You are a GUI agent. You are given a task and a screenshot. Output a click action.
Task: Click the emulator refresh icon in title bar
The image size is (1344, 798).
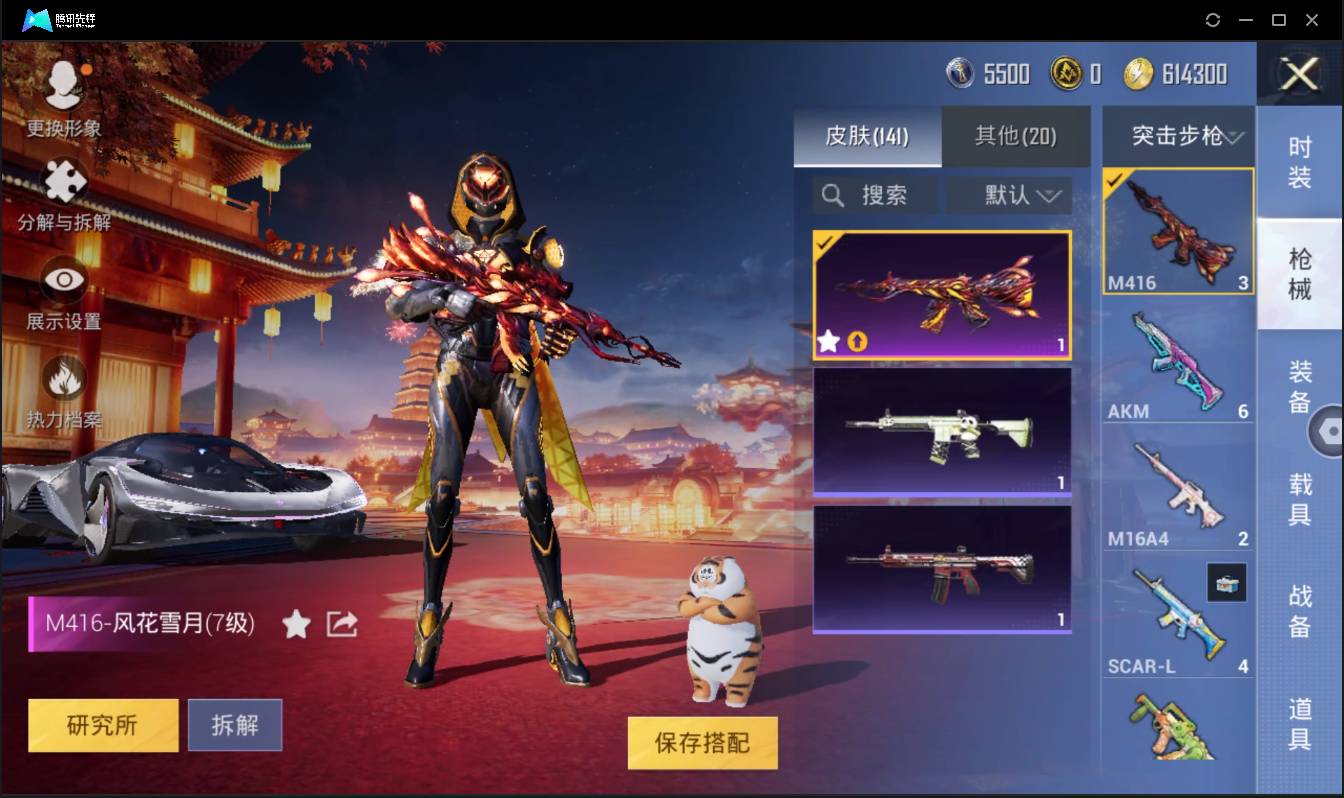(x=1213, y=20)
